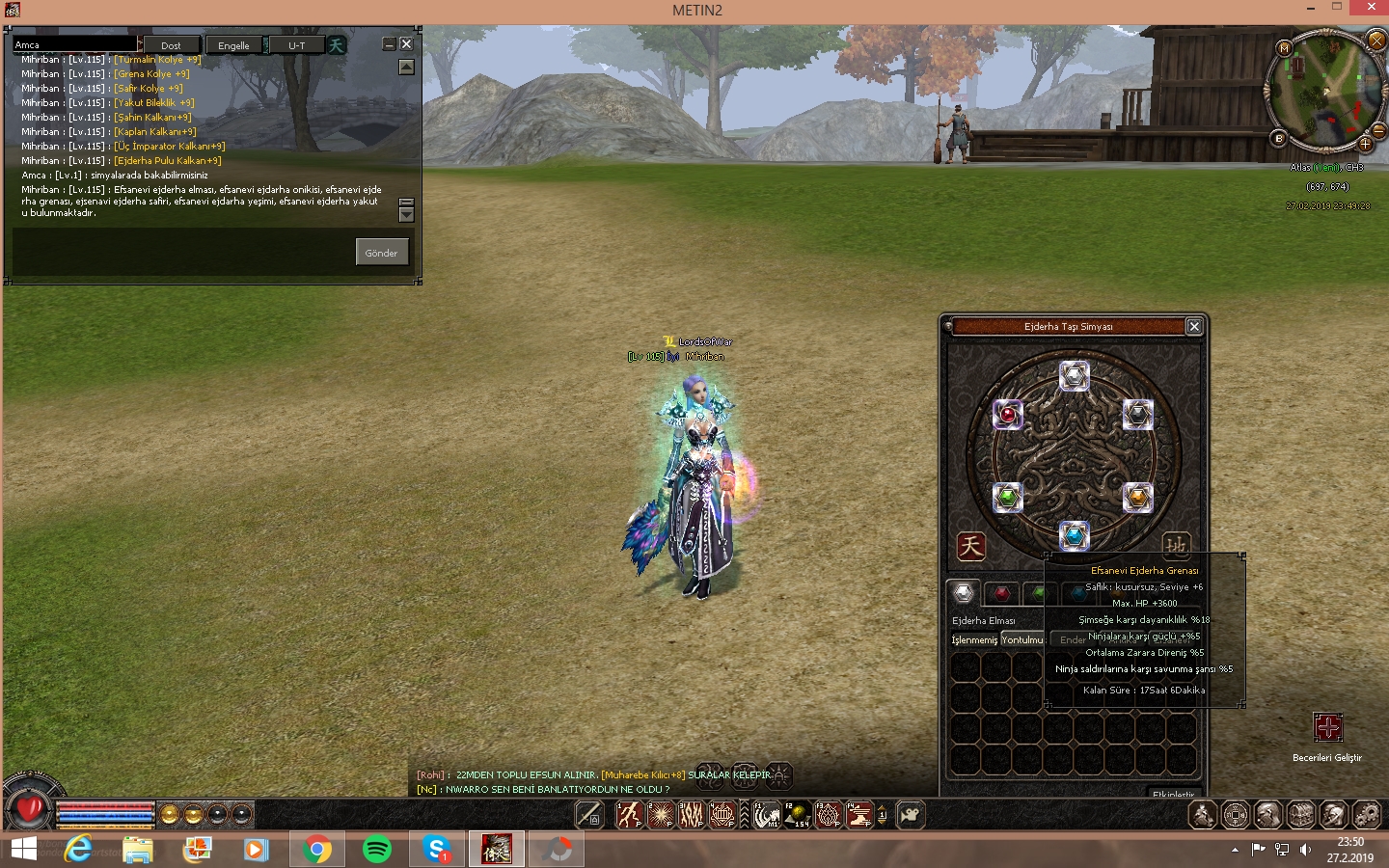
Task: Close the Ejderha Taşı Simyası window
Action: [x=1194, y=327]
